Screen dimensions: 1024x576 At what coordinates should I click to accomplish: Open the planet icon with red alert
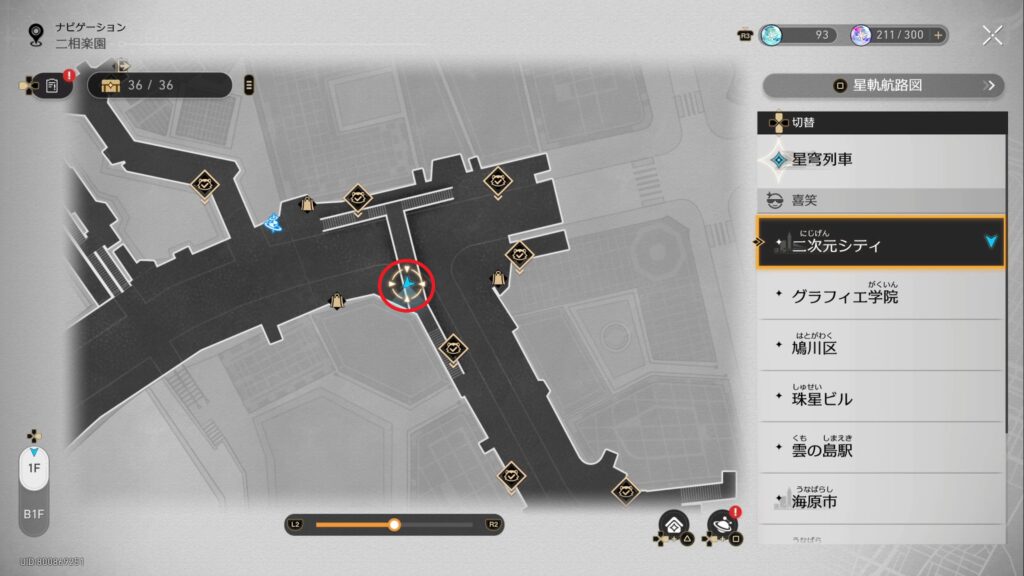[x=721, y=524]
